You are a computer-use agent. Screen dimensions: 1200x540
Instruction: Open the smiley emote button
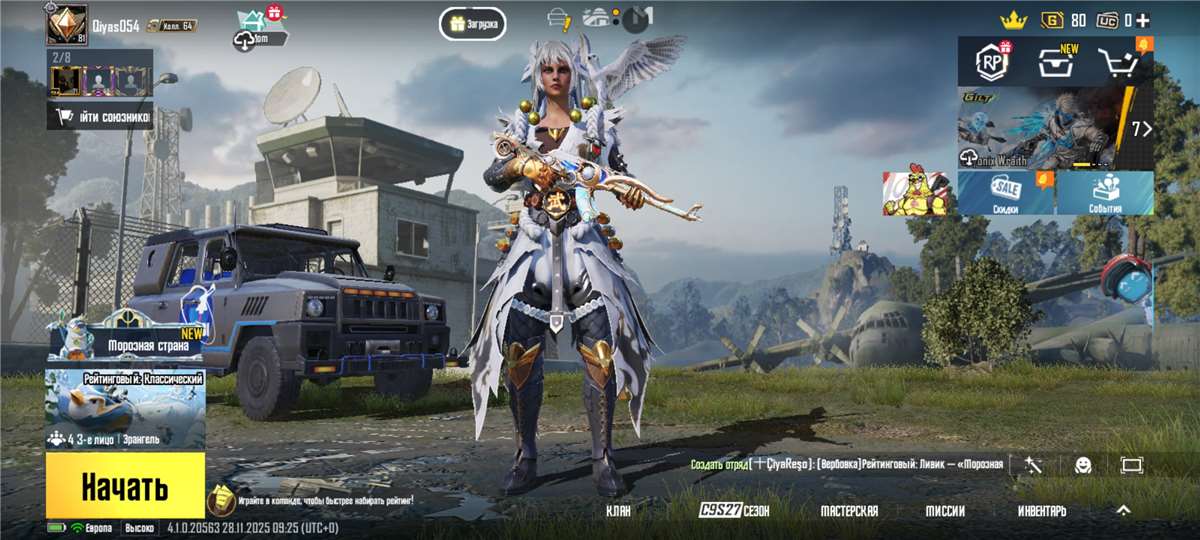(1083, 465)
